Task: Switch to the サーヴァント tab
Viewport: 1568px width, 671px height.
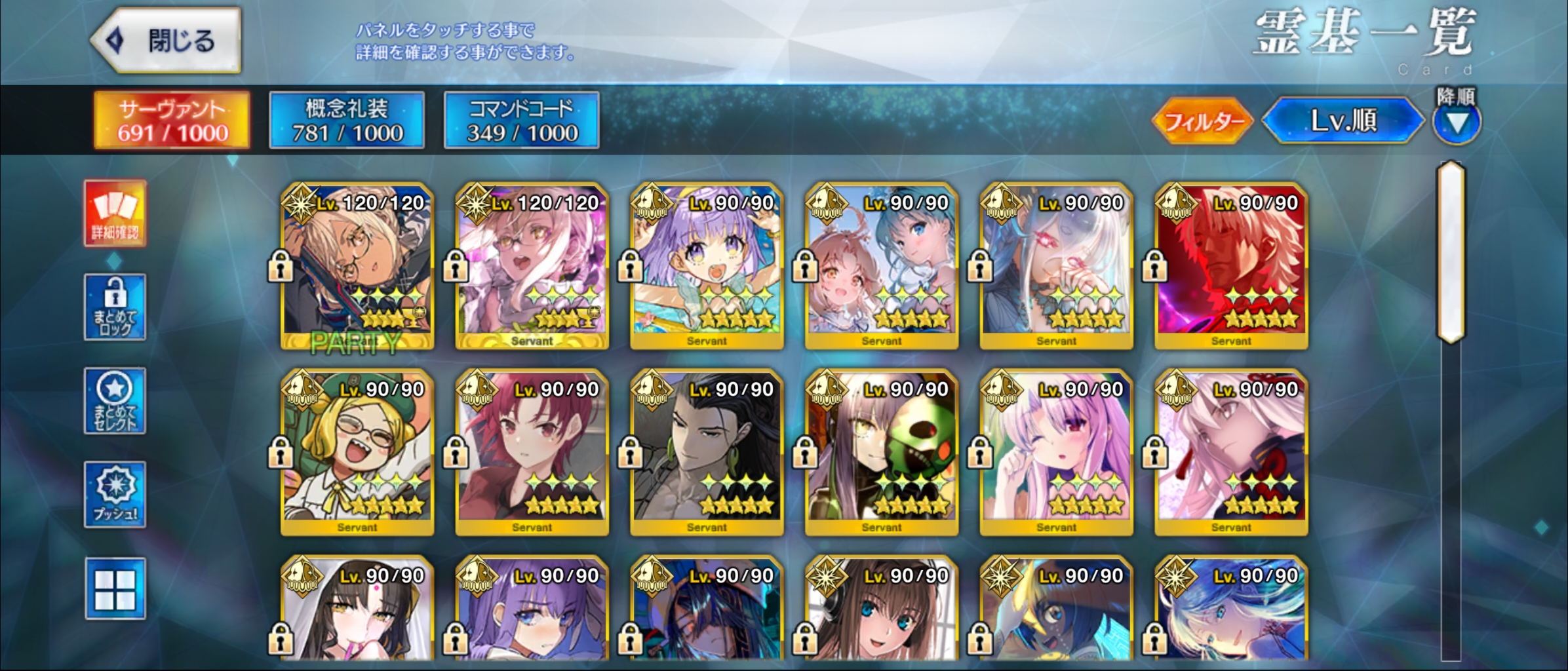Action: (172, 121)
